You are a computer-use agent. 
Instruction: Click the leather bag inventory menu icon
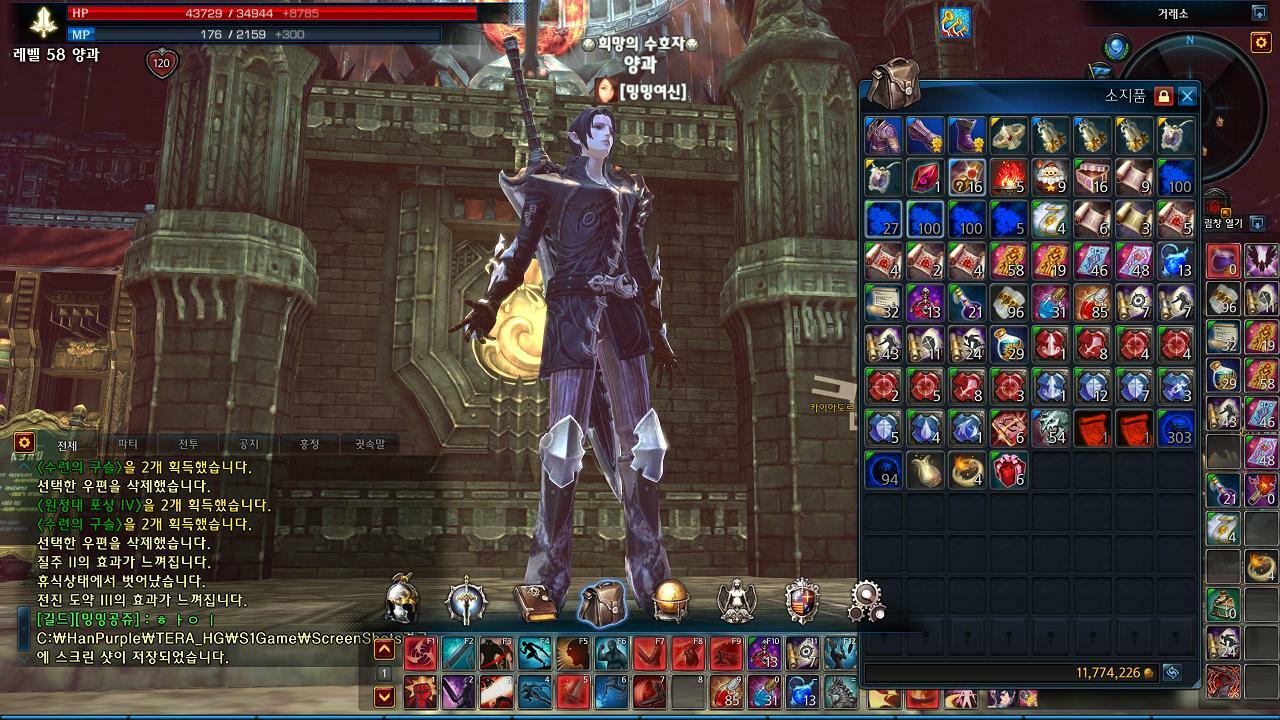coord(602,602)
